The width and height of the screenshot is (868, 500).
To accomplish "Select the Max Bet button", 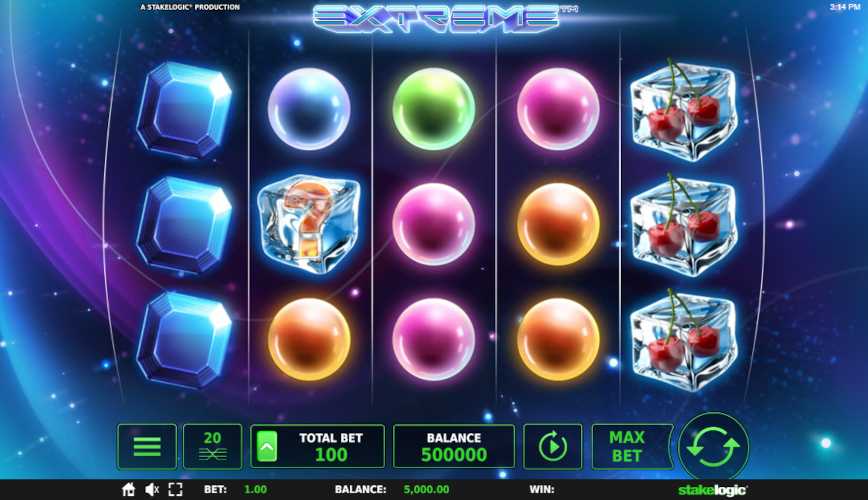I will click(626, 447).
